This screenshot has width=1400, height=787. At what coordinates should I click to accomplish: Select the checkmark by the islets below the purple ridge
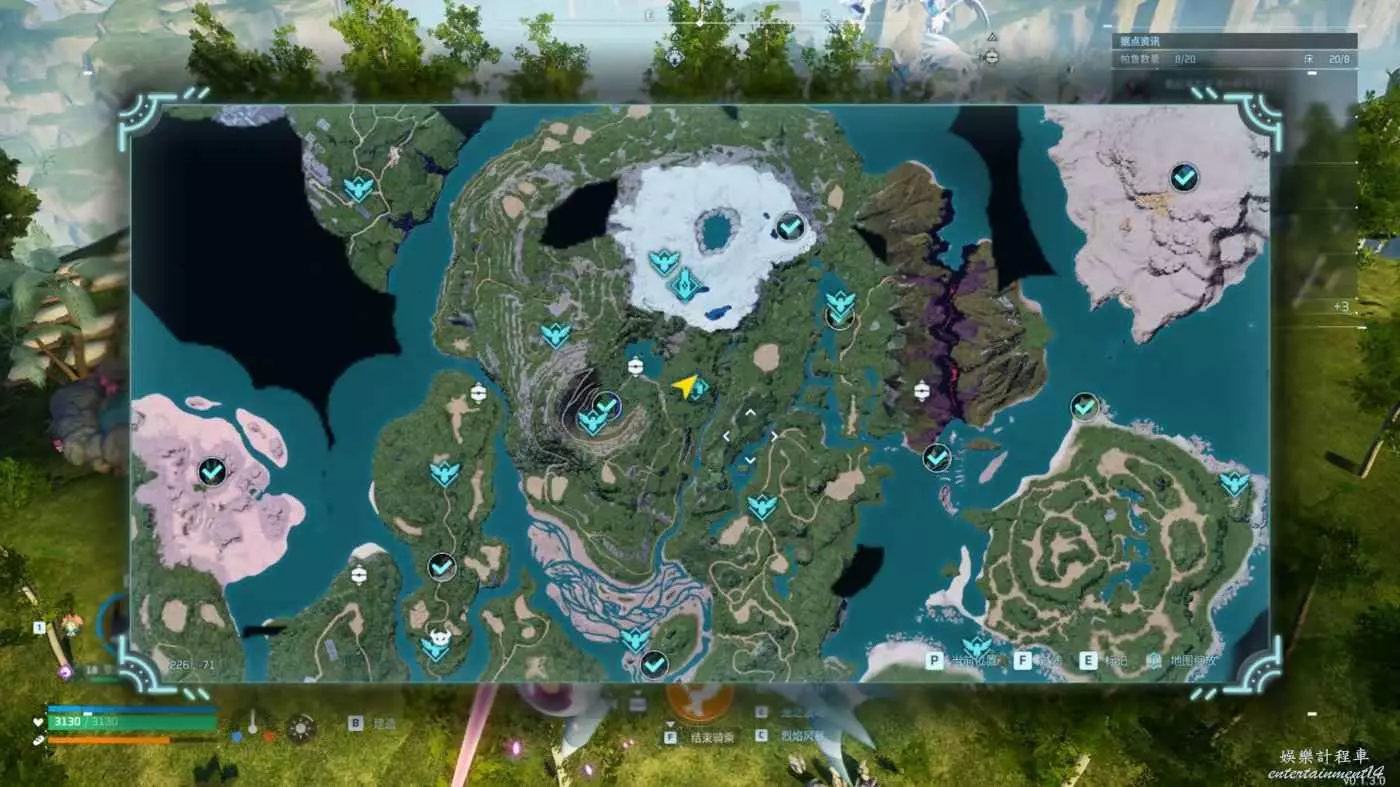click(936, 458)
